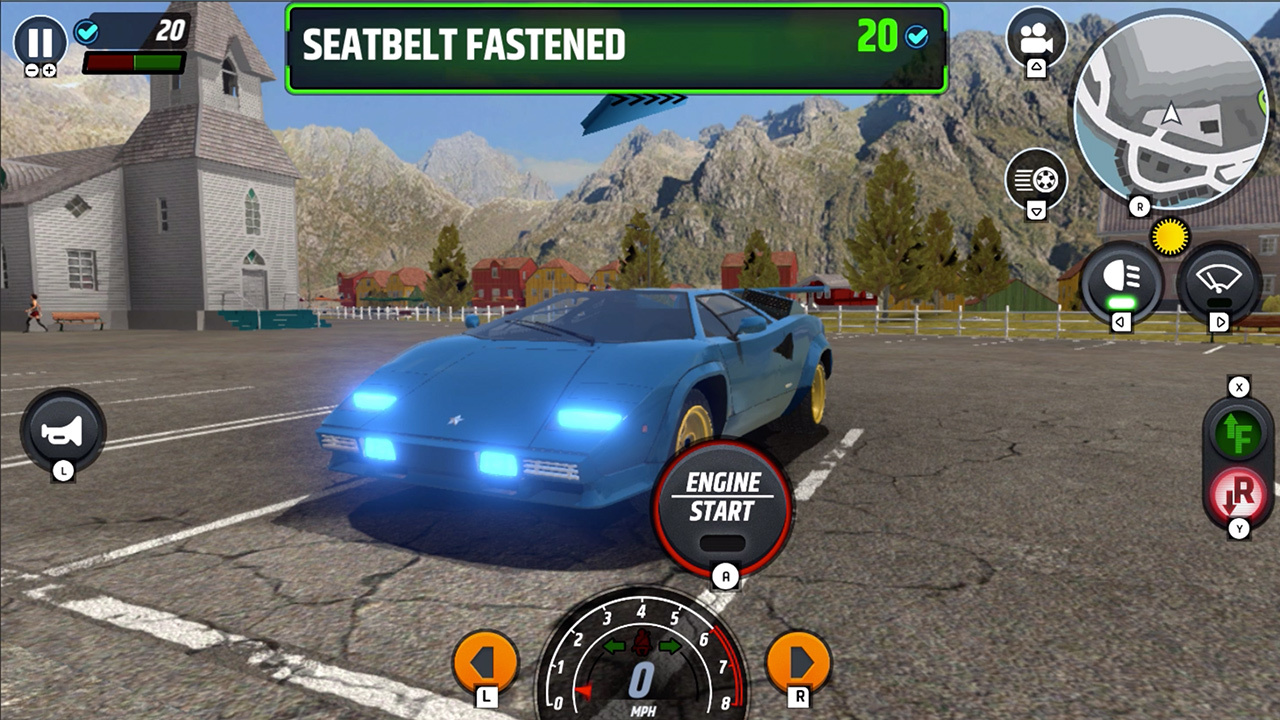Switch camera view with the camera icon
The height and width of the screenshot is (720, 1280).
1036,38
